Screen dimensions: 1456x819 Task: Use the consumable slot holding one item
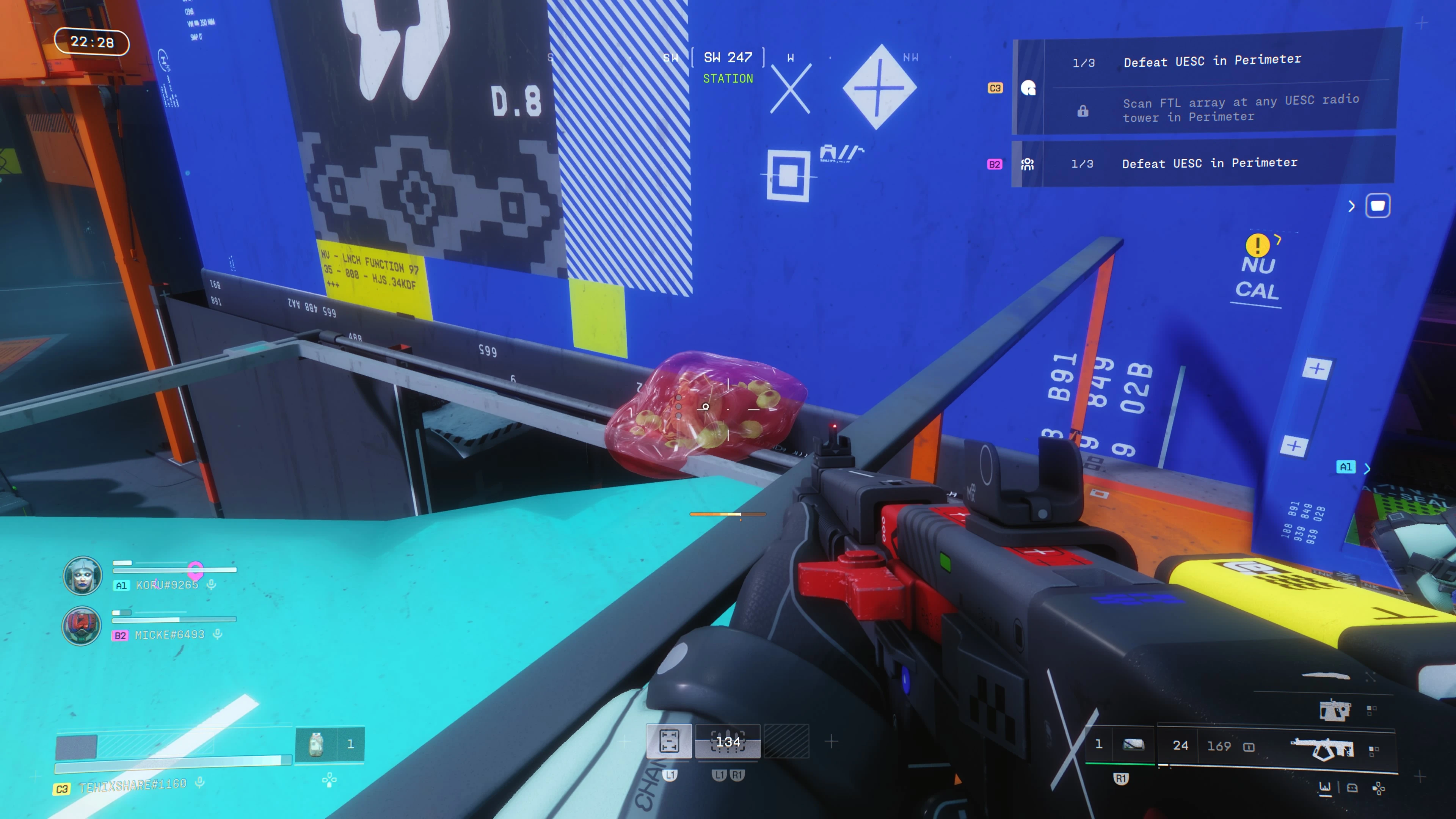pyautogui.click(x=329, y=744)
